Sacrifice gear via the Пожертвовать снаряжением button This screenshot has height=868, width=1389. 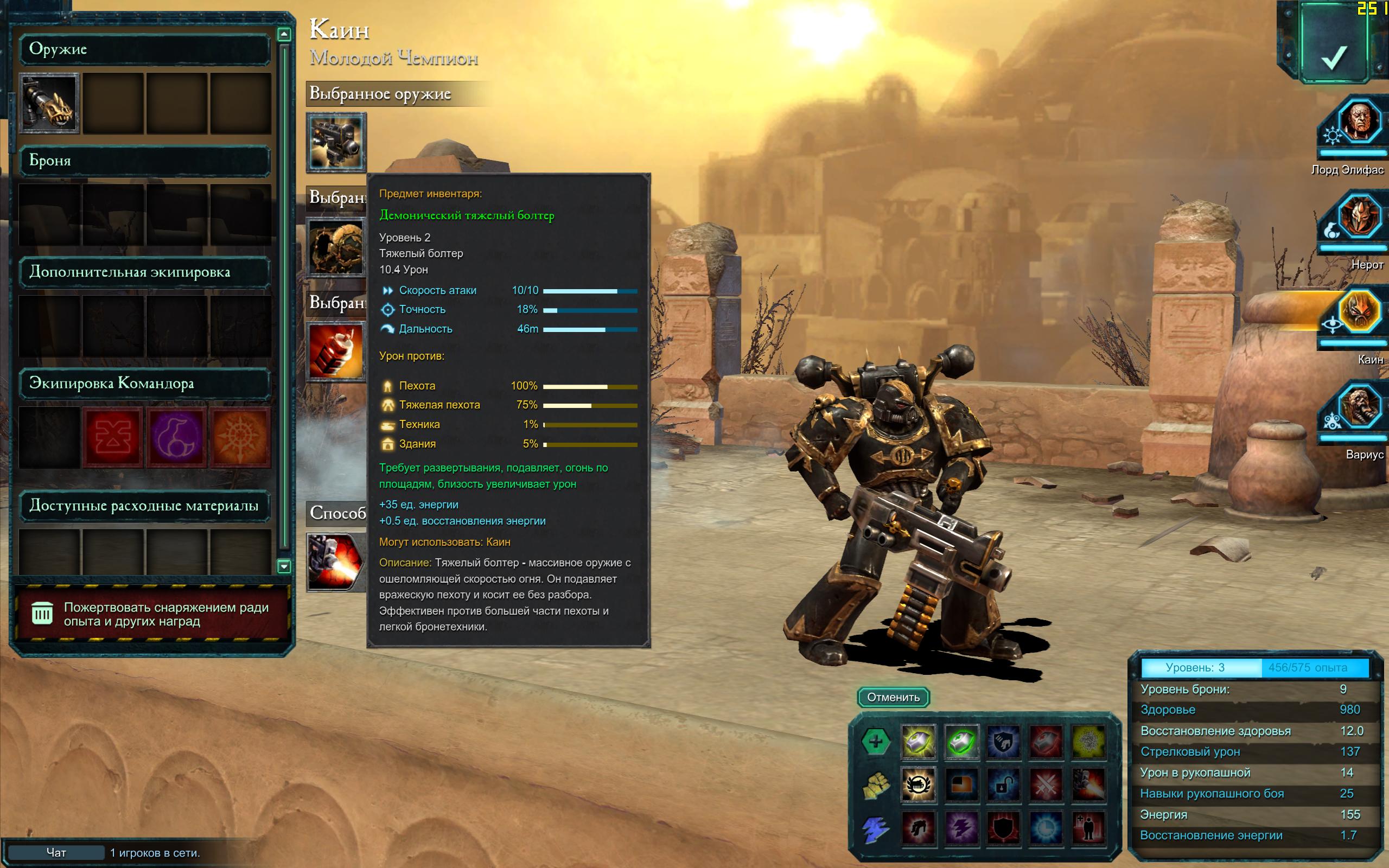click(152, 614)
